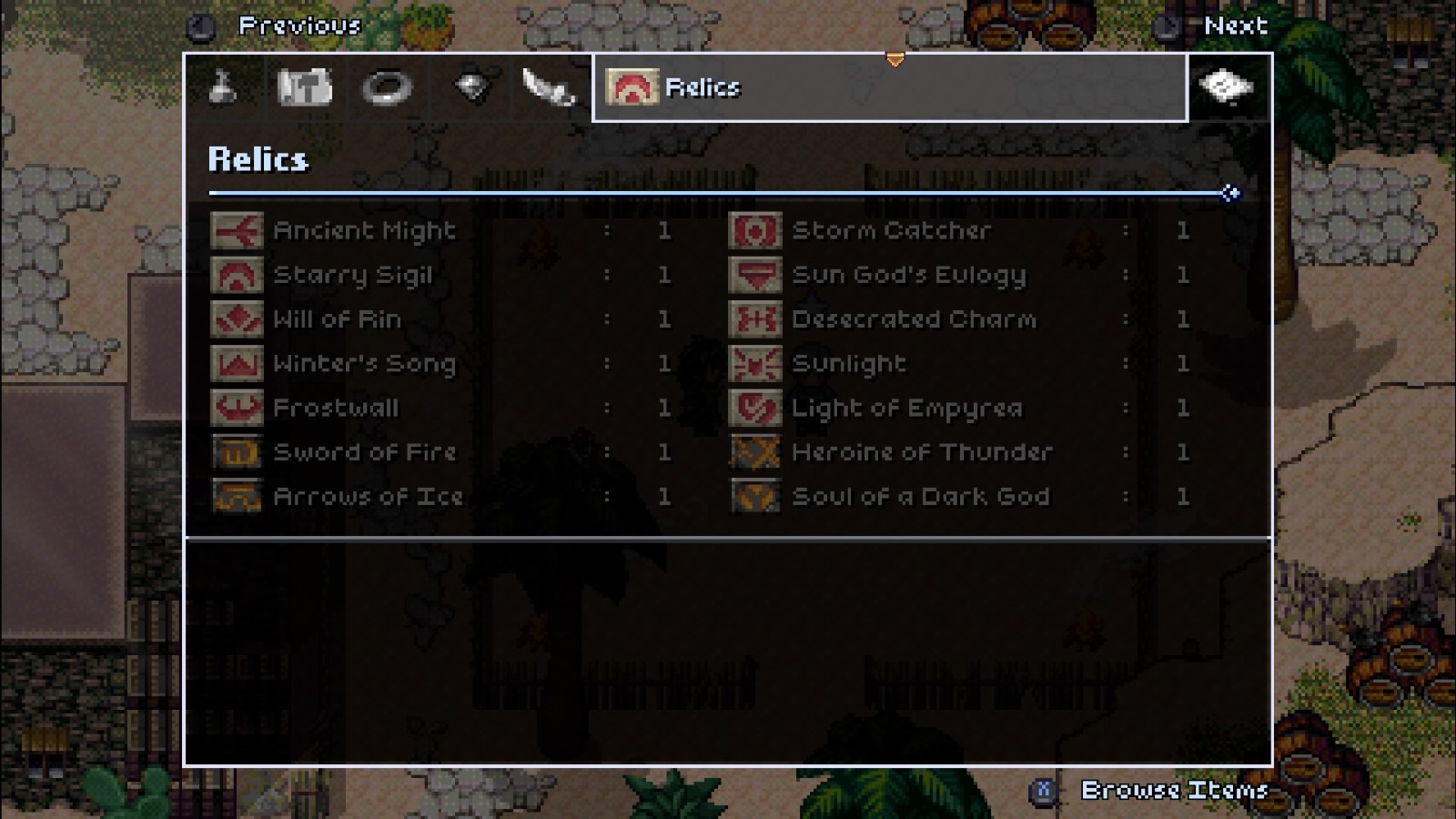Open the potions category tab icon
The height and width of the screenshot is (819, 1456).
pos(224,88)
